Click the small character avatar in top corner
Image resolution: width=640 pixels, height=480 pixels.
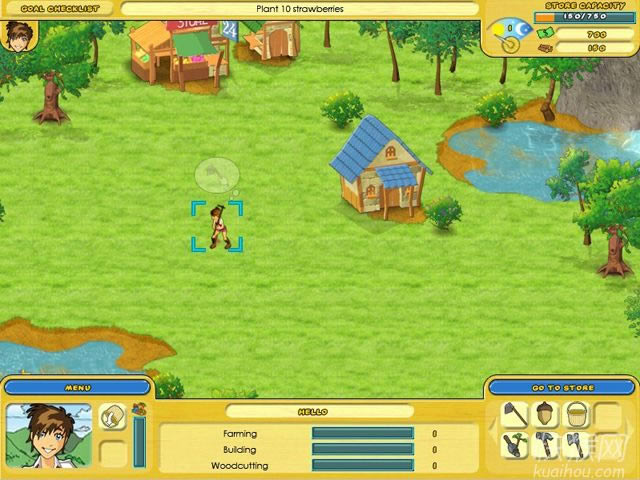click(17, 34)
